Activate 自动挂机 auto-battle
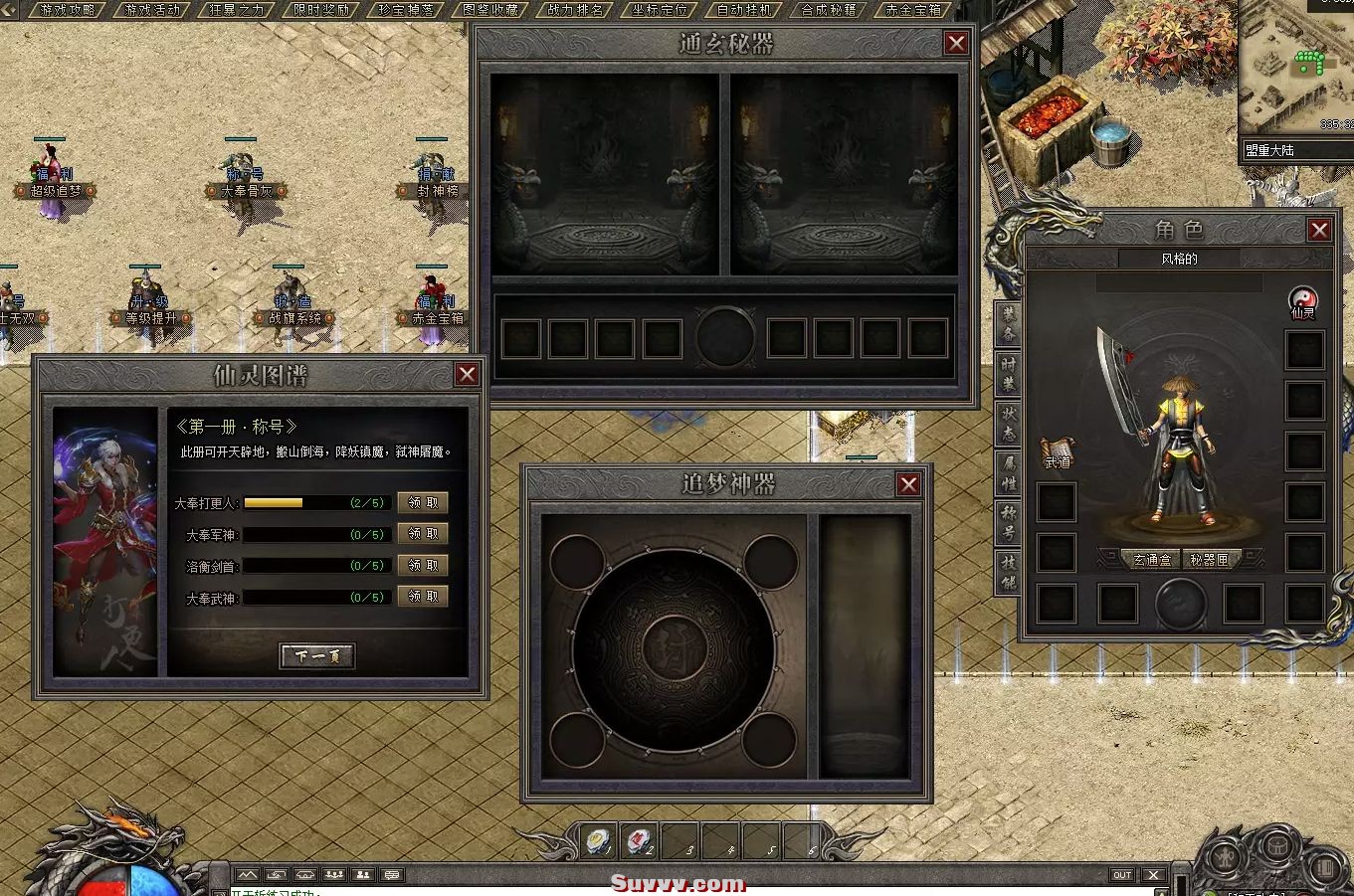Image resolution: width=1354 pixels, height=896 pixels. tap(744, 10)
